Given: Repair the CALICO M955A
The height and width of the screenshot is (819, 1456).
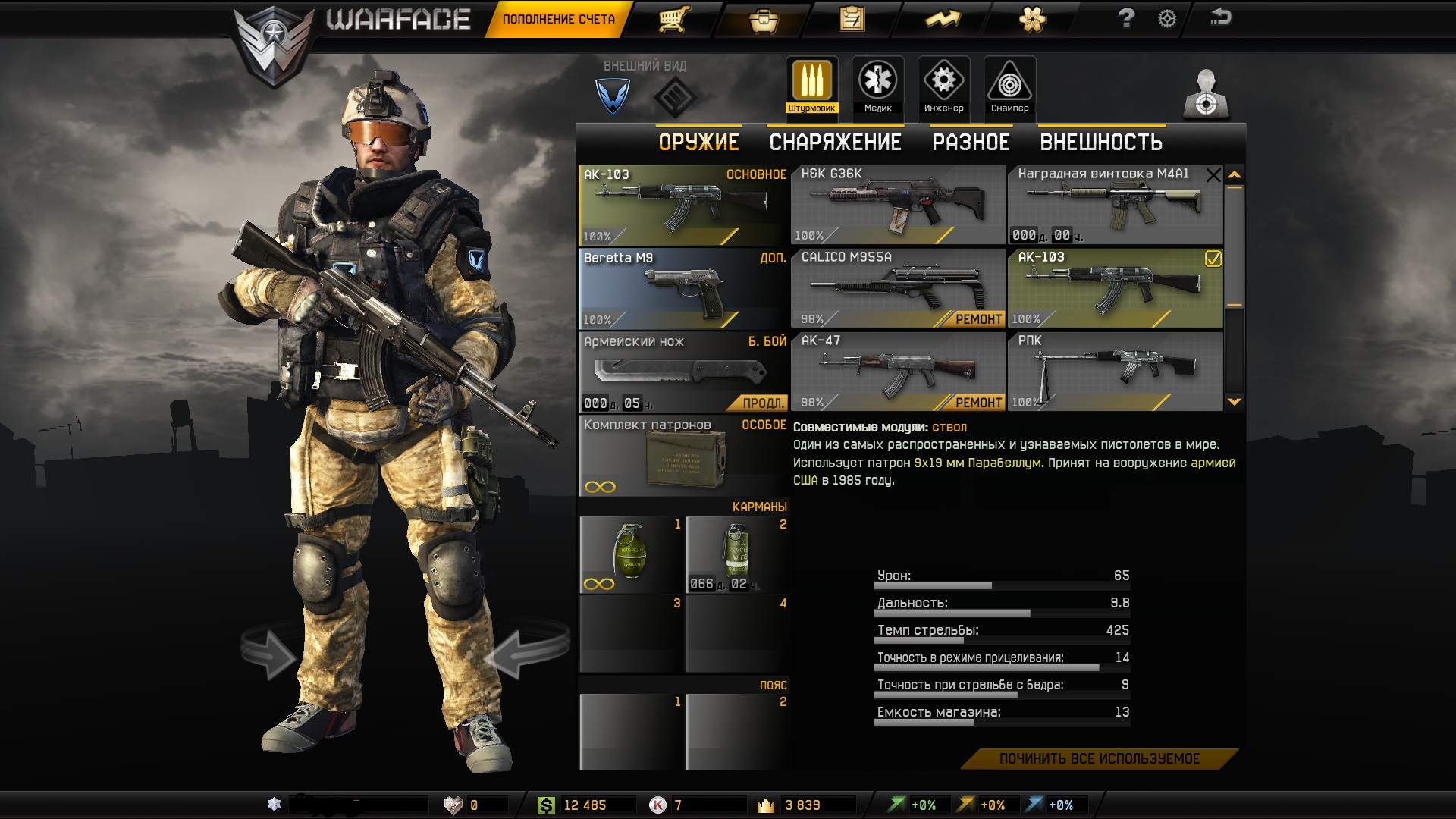Looking at the screenshot, I should coord(977,319).
